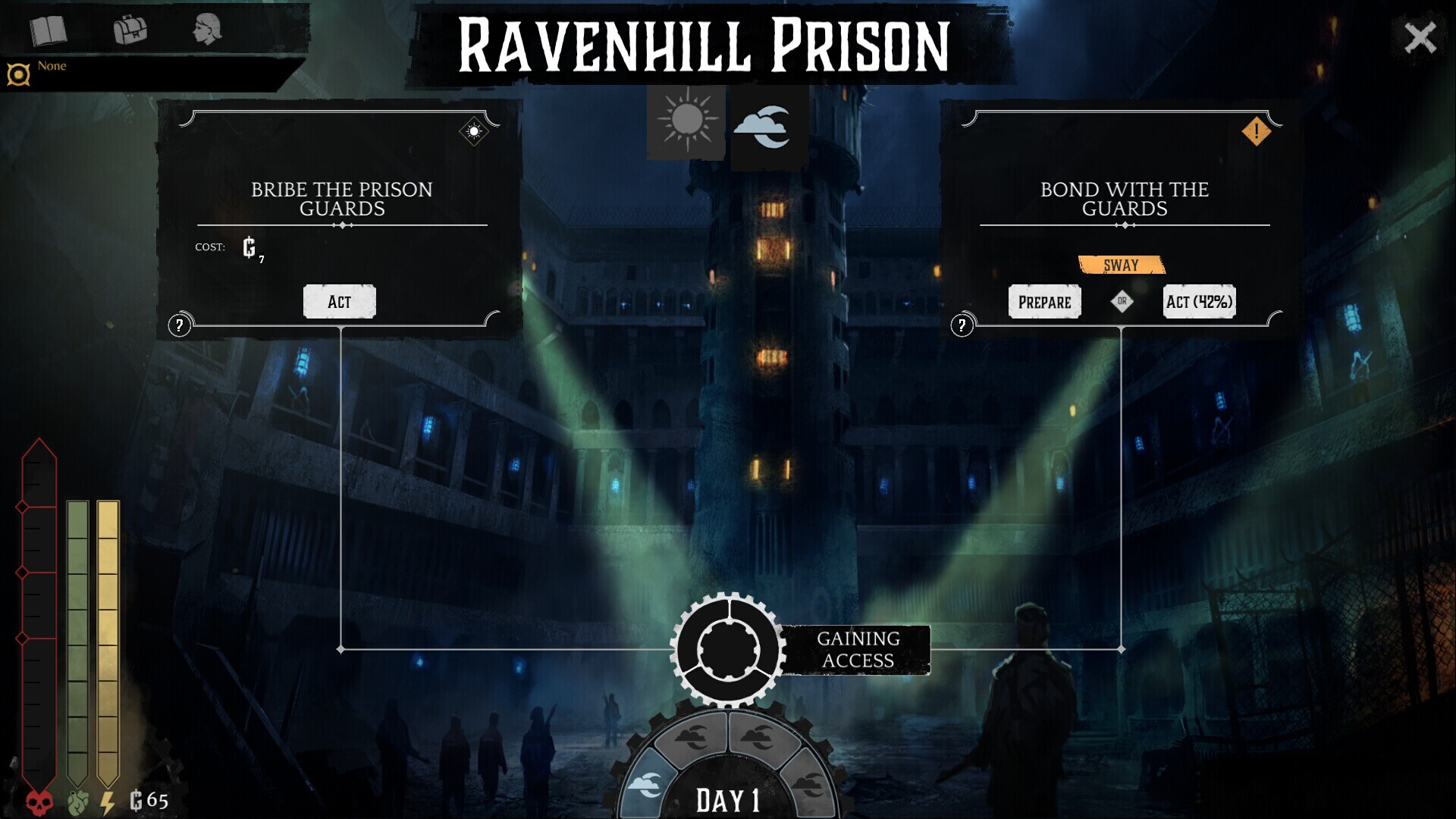1456x819 pixels.
Task: Choose Act (42%) on Bond card
Action: [1198, 301]
